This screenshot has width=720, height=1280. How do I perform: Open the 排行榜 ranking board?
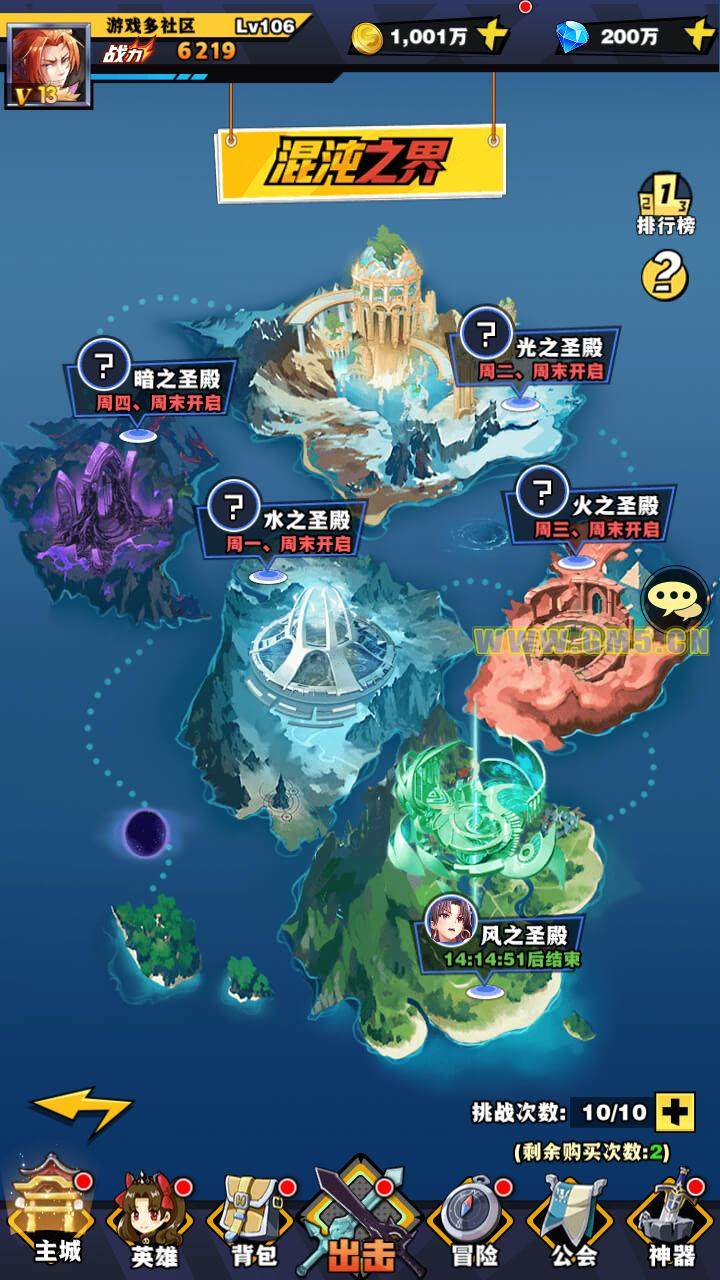click(665, 204)
